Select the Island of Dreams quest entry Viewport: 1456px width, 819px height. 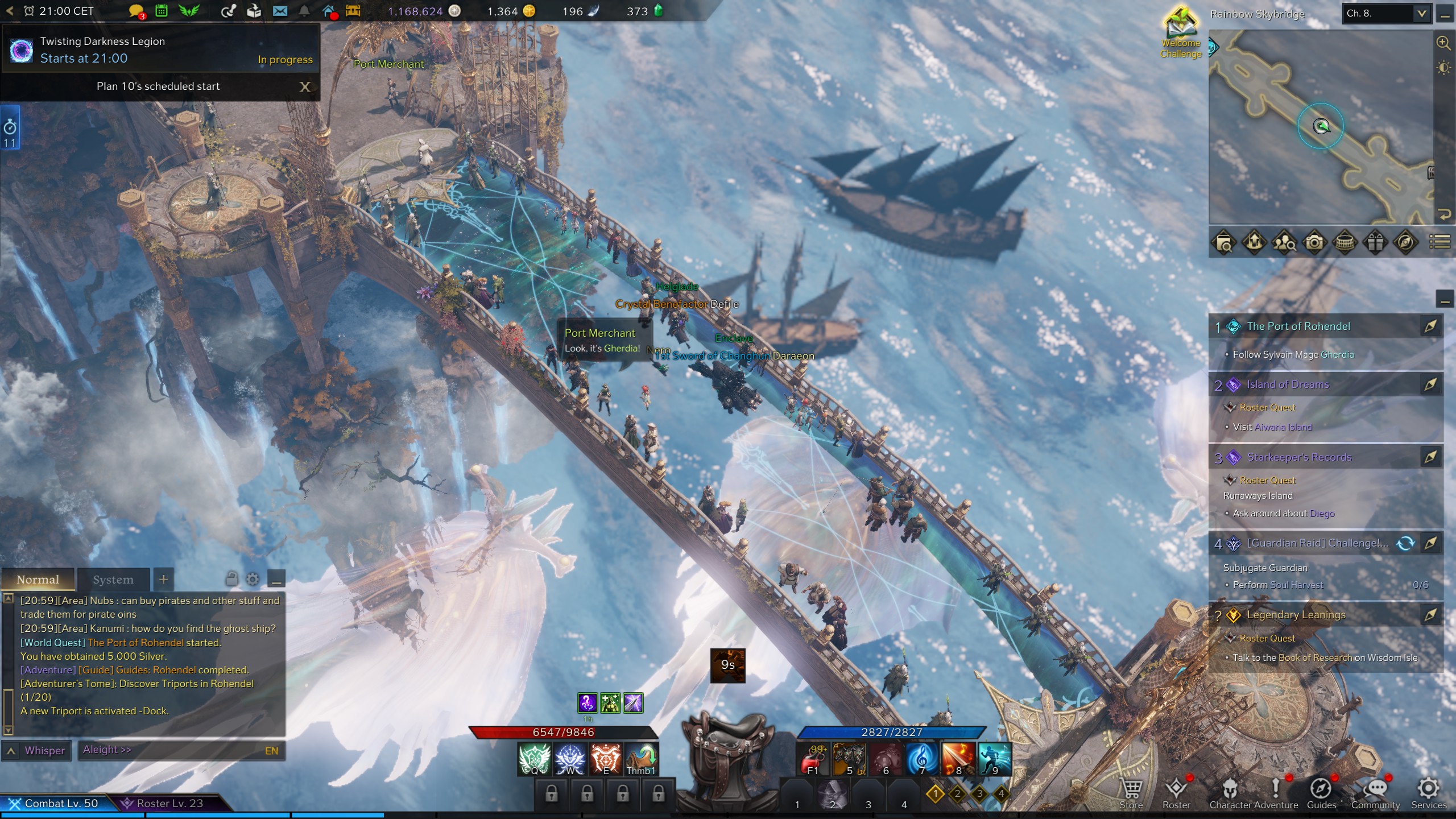pyautogui.click(x=1288, y=384)
